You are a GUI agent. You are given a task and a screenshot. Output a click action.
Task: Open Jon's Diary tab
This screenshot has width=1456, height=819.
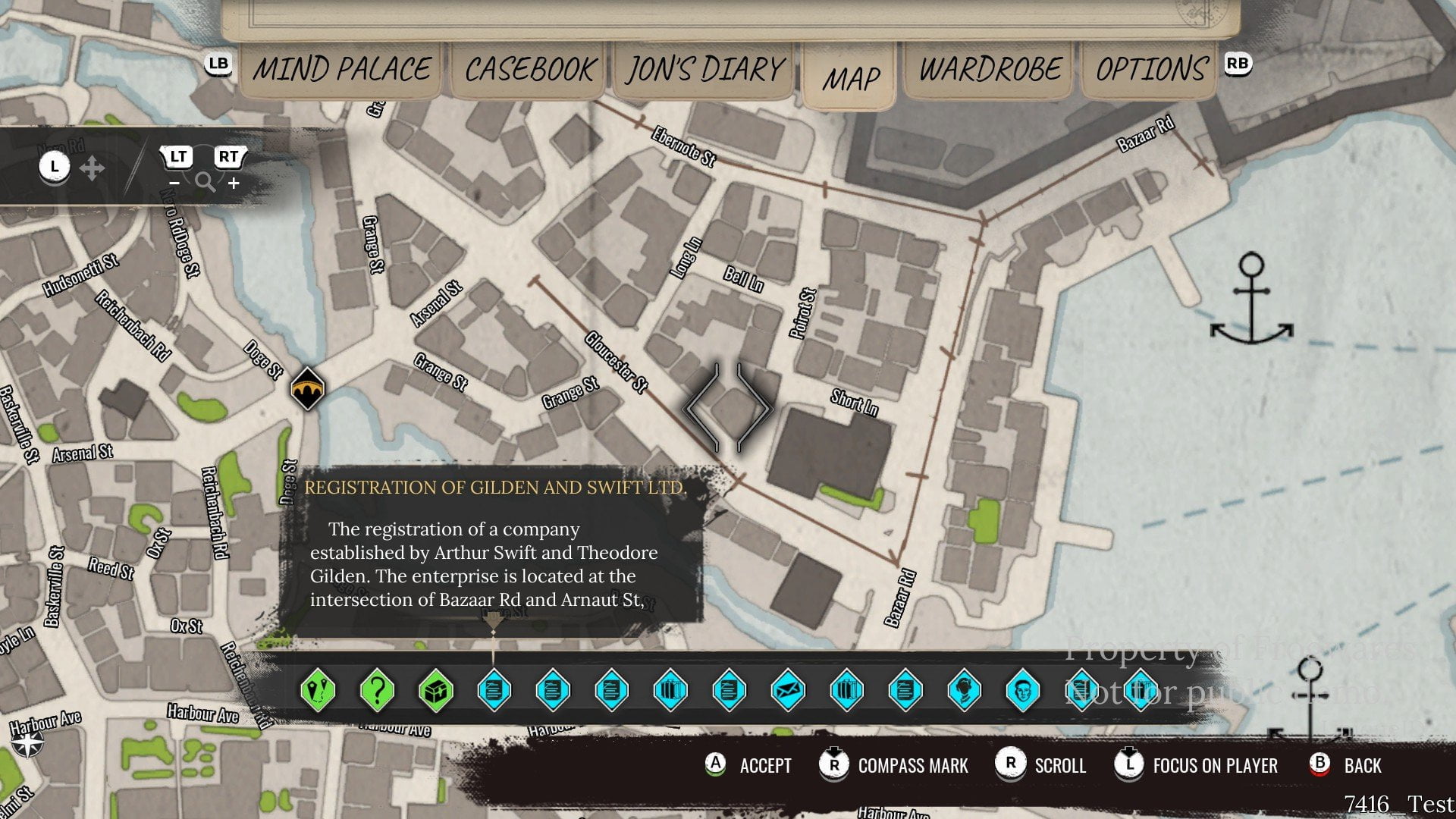pos(704,70)
